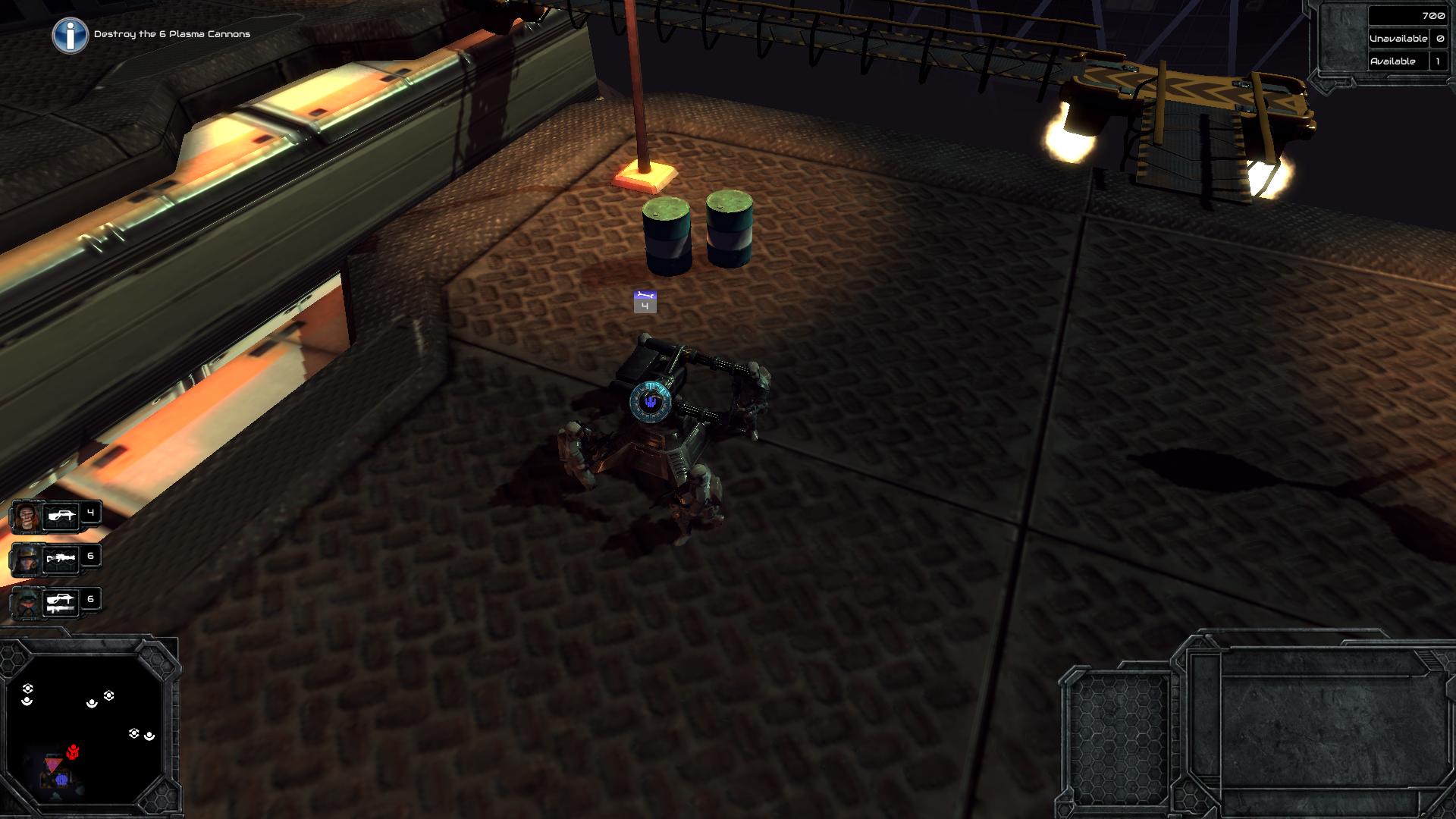Image resolution: width=1456 pixels, height=819 pixels.
Task: Click the red enemy marker on minimap
Action: (x=74, y=752)
